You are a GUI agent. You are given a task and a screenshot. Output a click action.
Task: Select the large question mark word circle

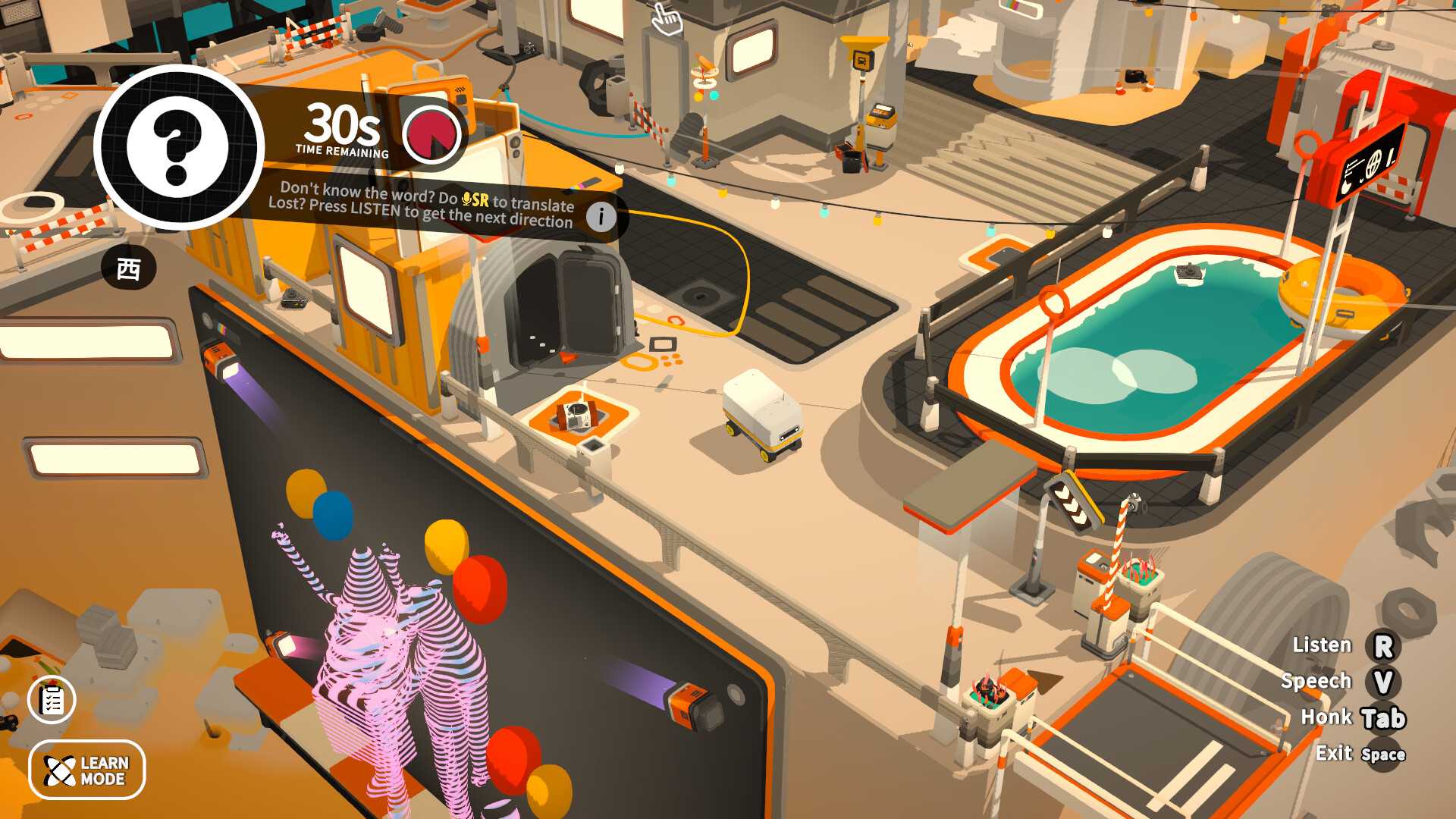point(179,147)
